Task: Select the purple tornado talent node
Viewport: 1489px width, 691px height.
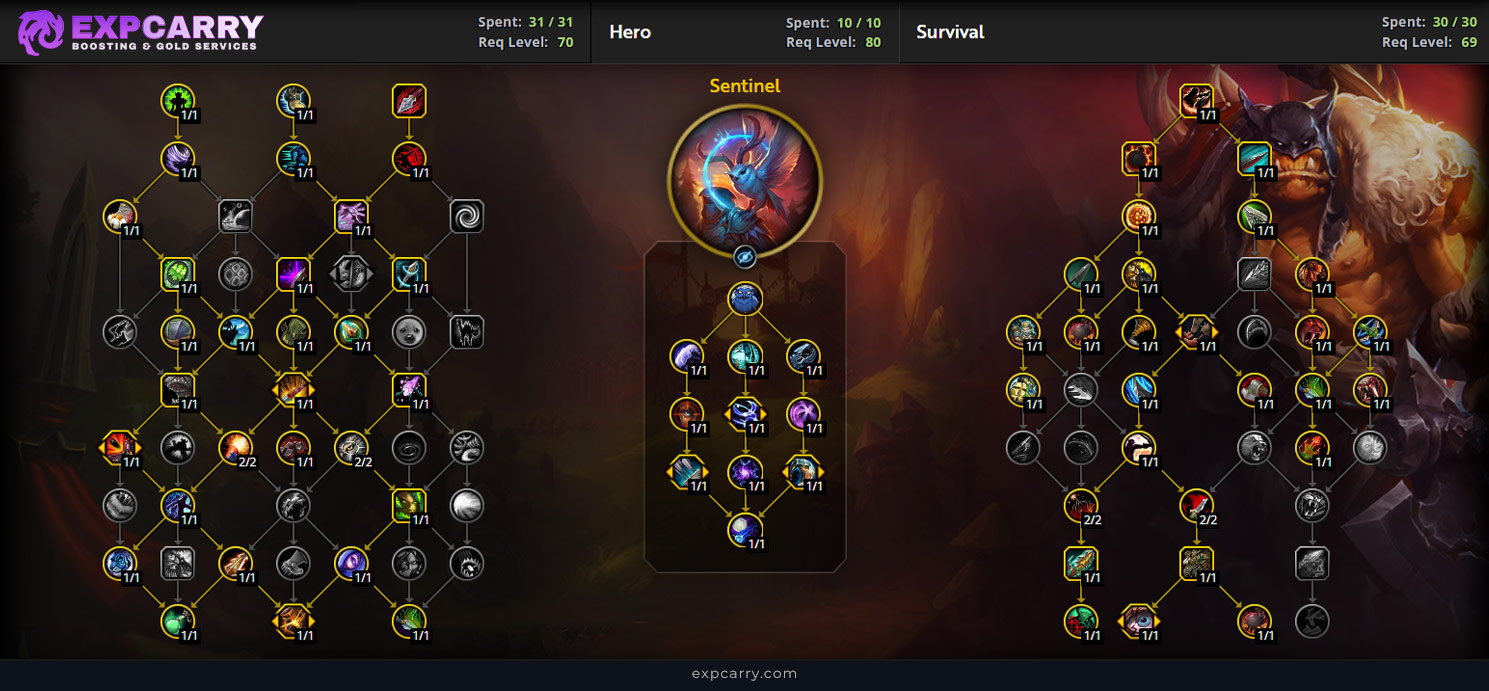Action: [178, 158]
